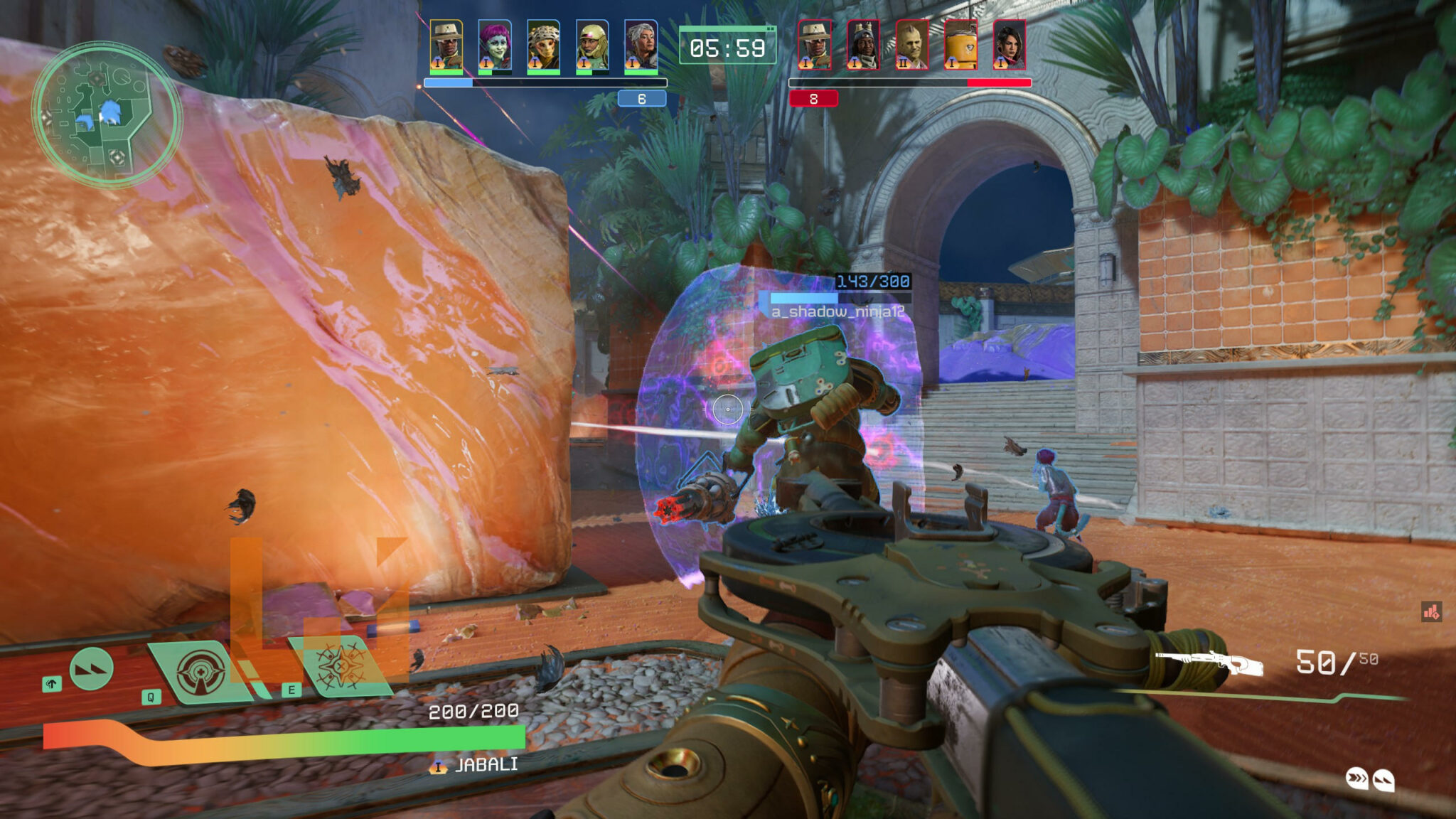This screenshot has width=1456, height=819.
Task: Open the red network warning icon
Action: pyautogui.click(x=1431, y=611)
